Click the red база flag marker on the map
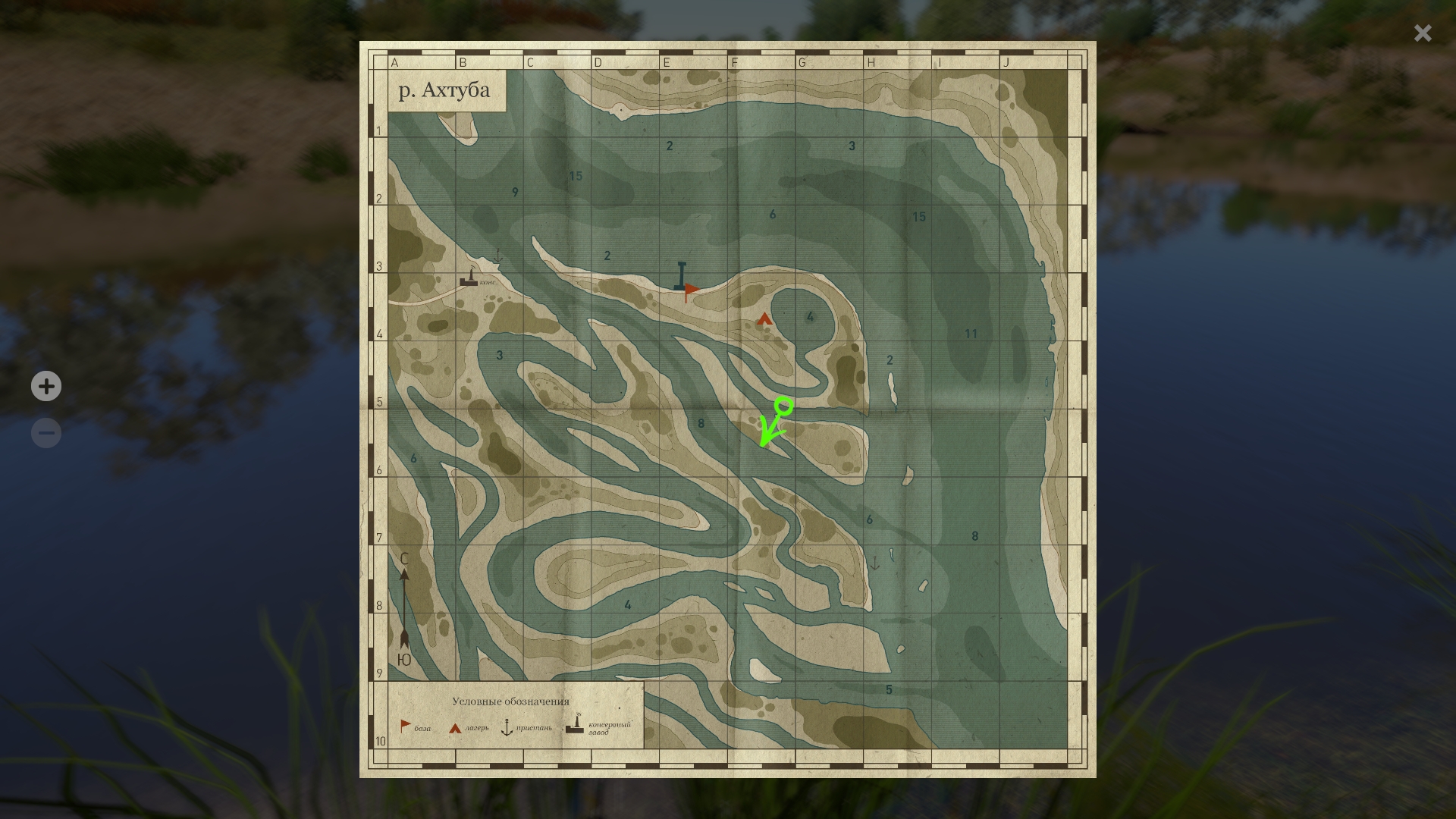1456x819 pixels. pos(691,289)
